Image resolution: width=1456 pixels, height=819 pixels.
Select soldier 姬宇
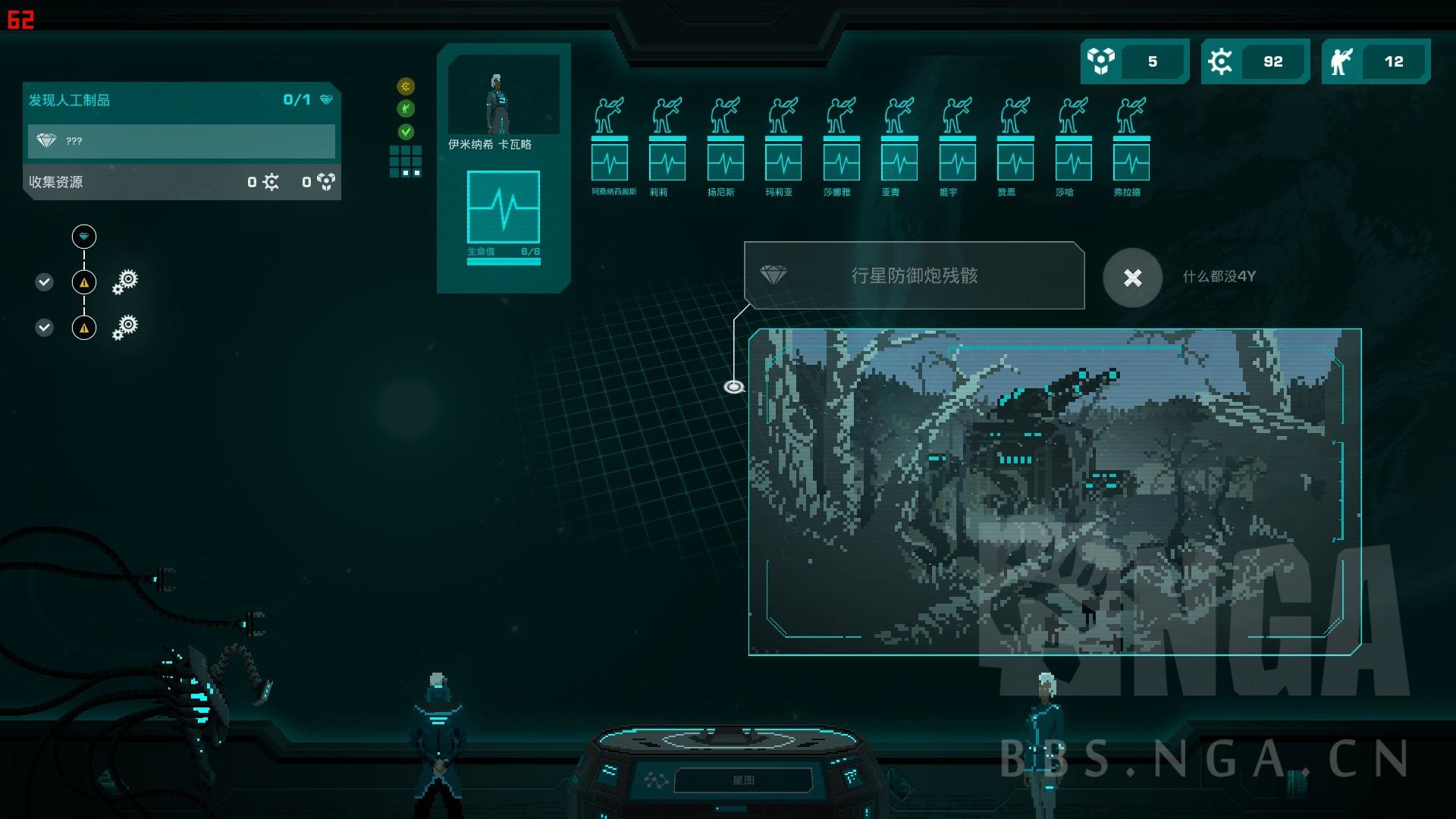(958, 145)
